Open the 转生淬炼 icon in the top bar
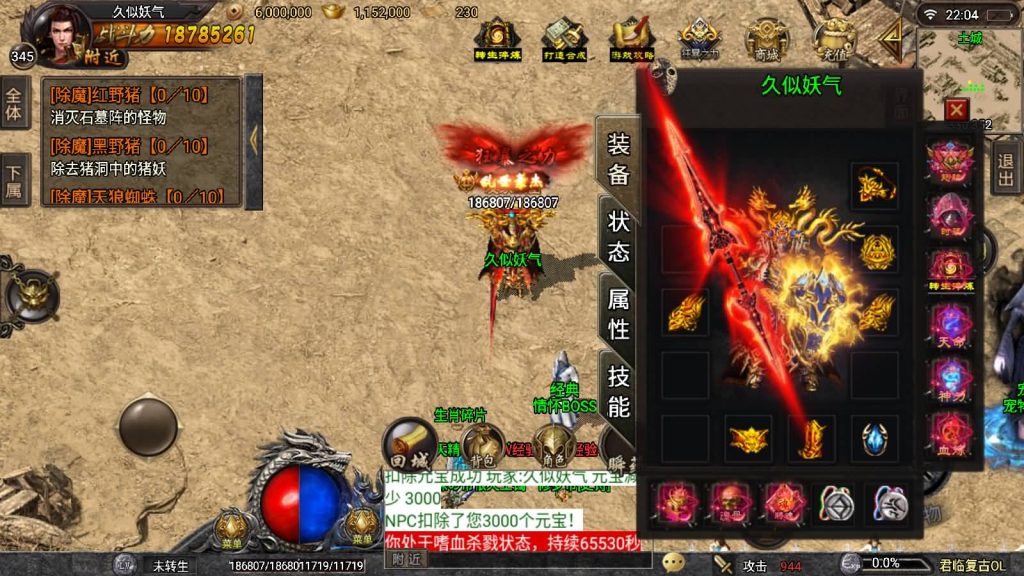1024x576 pixels. 495,40
